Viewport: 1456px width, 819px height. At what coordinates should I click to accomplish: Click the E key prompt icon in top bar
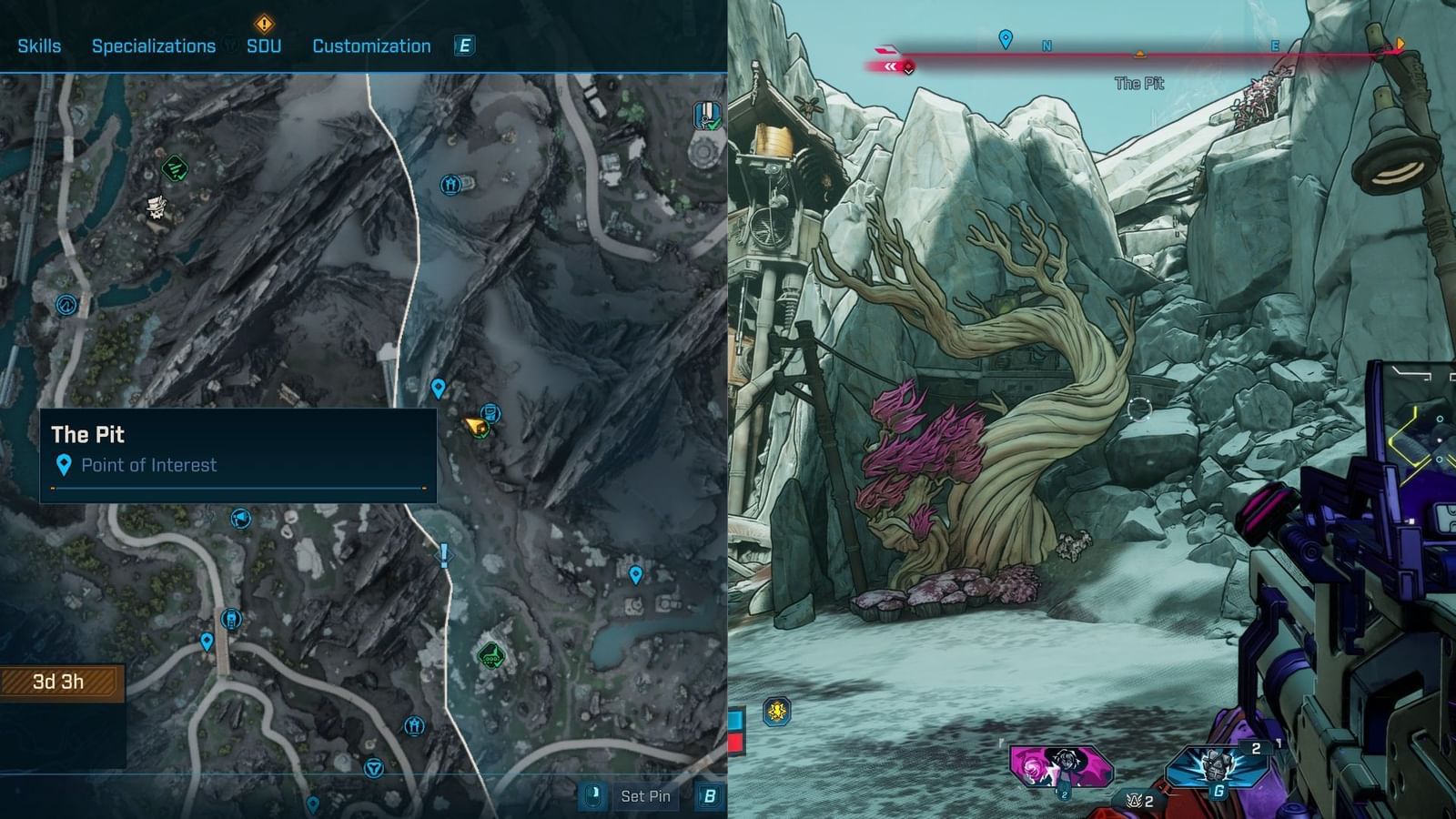pos(465,45)
